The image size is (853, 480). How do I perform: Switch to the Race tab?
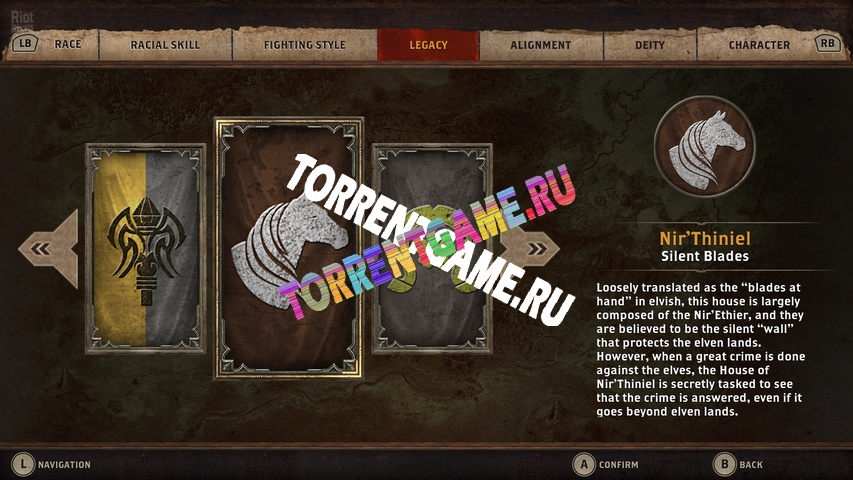[68, 45]
